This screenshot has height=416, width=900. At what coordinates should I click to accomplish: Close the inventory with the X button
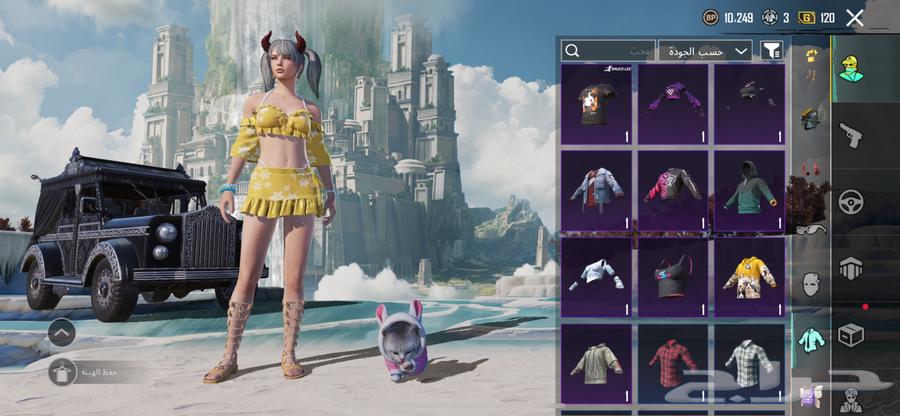point(855,17)
